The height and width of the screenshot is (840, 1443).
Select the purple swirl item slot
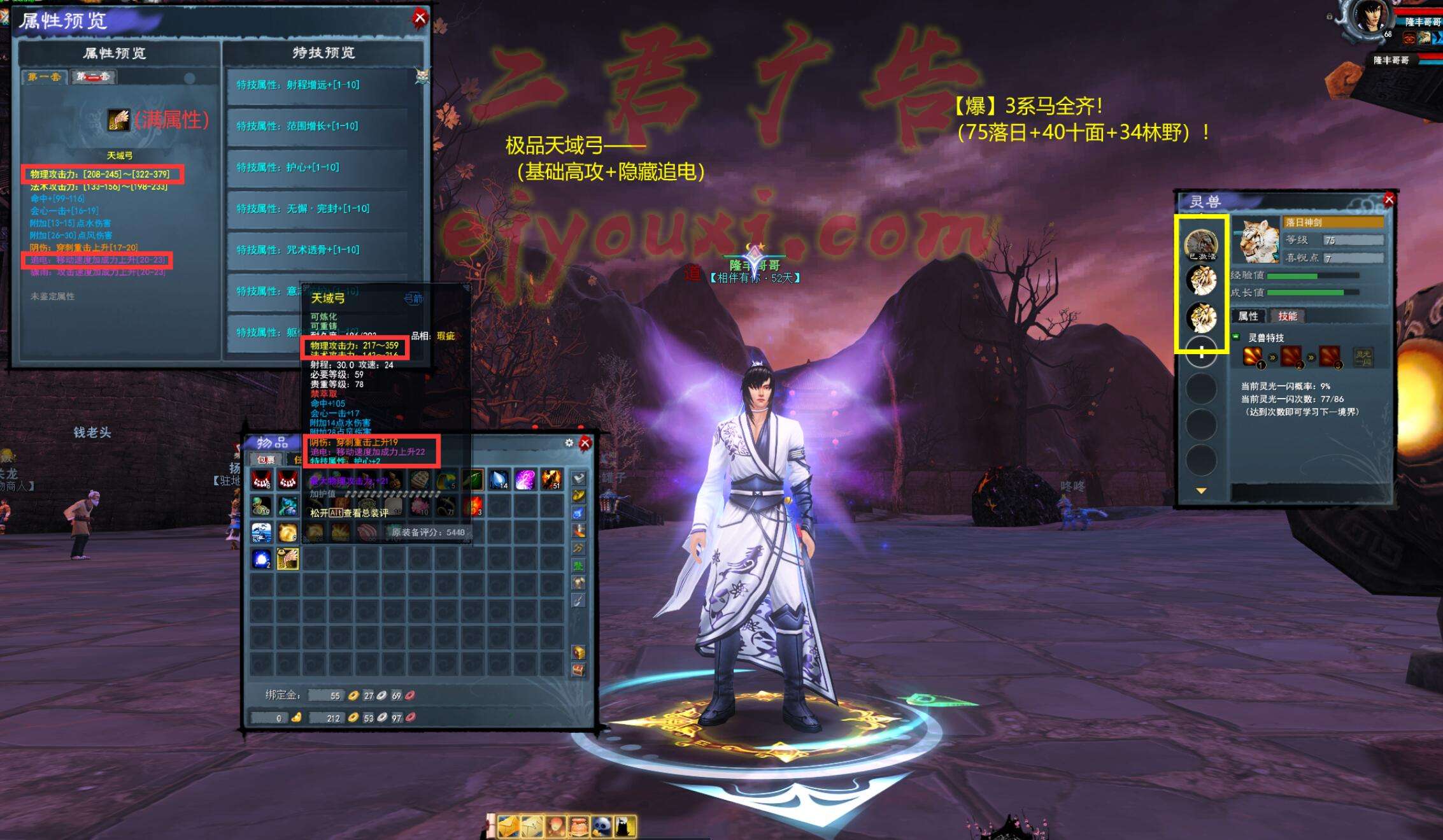tap(525, 479)
